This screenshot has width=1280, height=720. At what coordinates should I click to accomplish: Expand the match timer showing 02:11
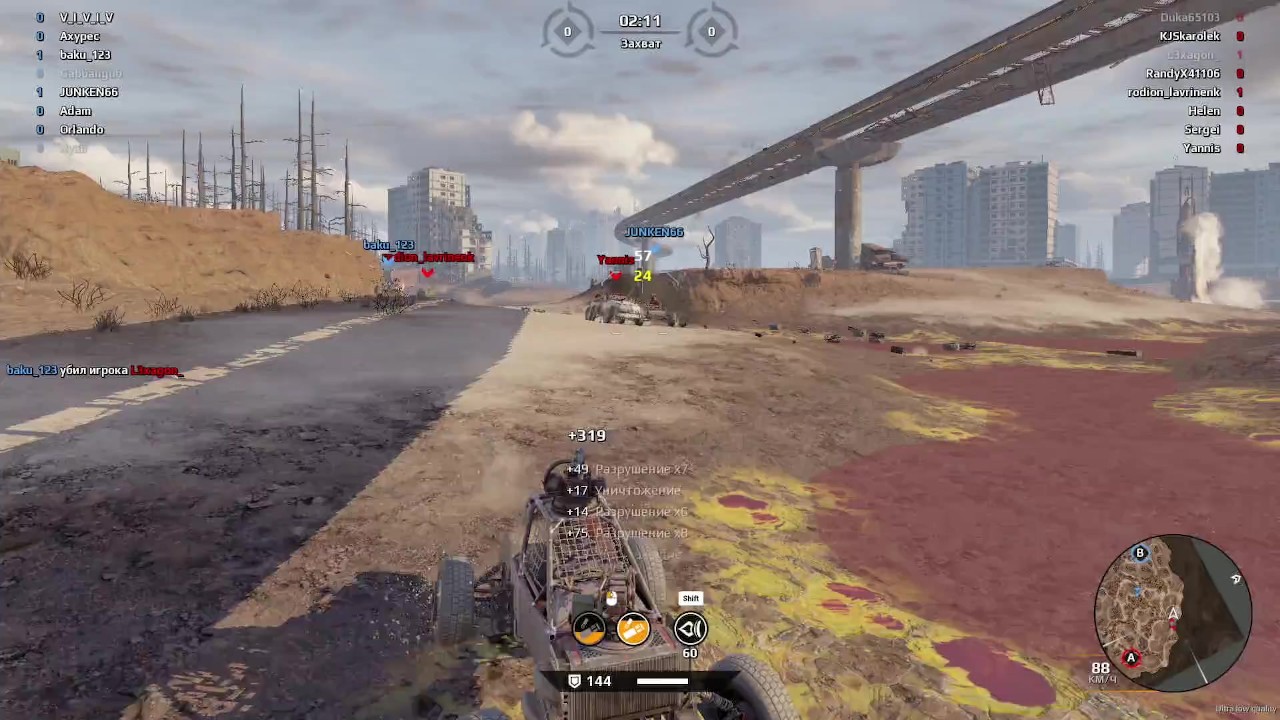pos(640,20)
